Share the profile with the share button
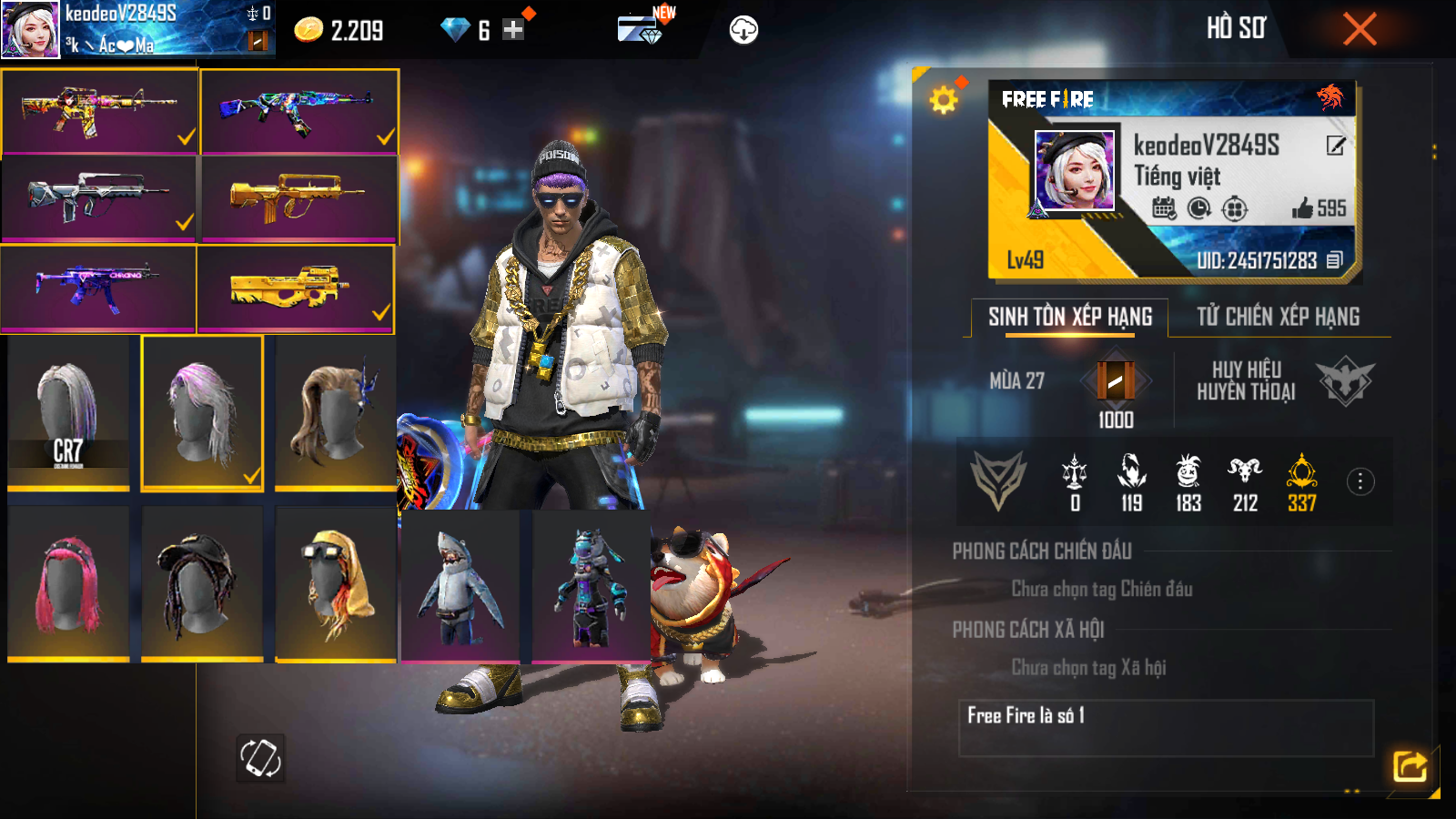Viewport: 1456px width, 819px height. [1410, 766]
